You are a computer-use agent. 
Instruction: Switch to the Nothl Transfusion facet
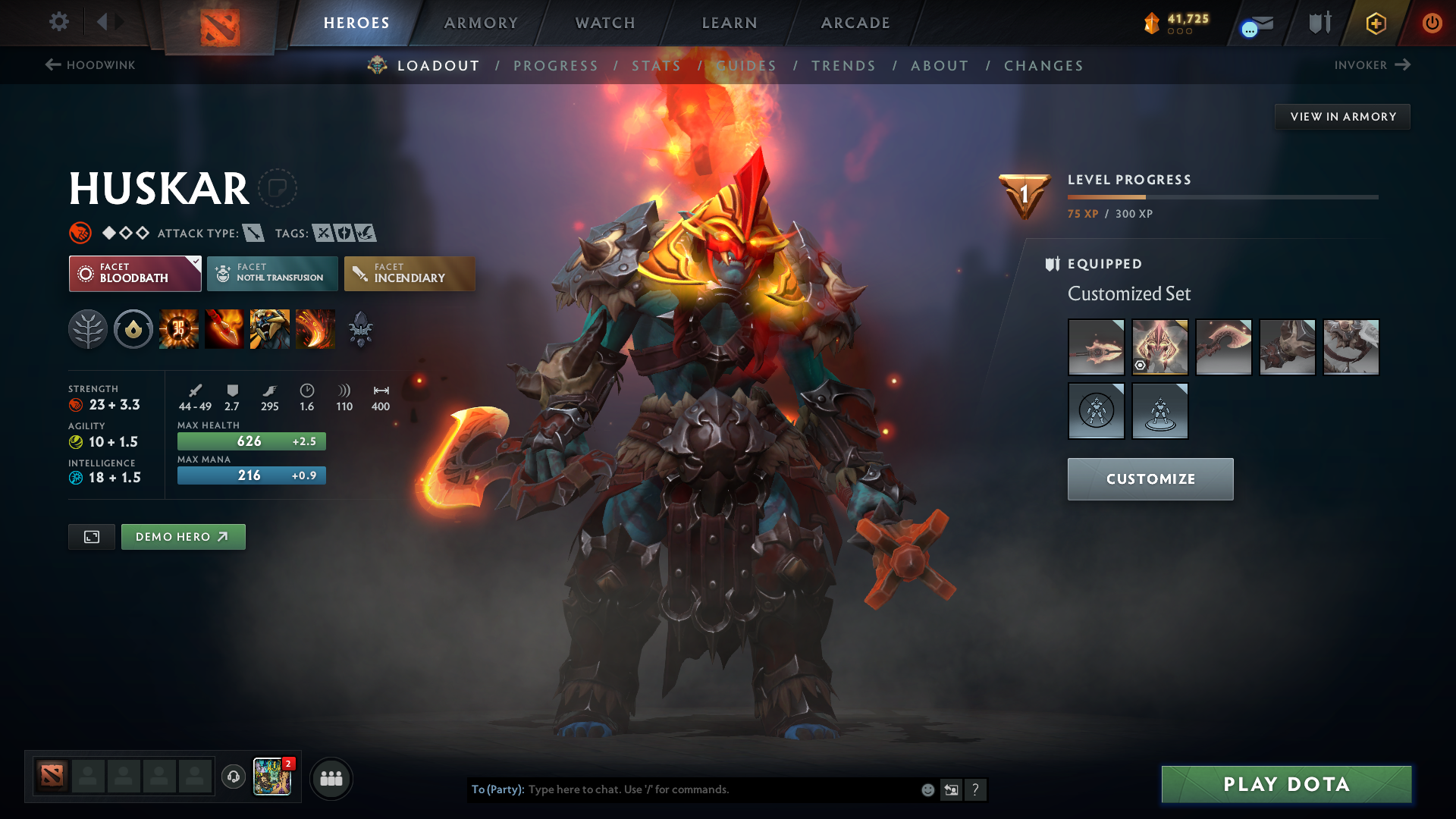pyautogui.click(x=271, y=273)
